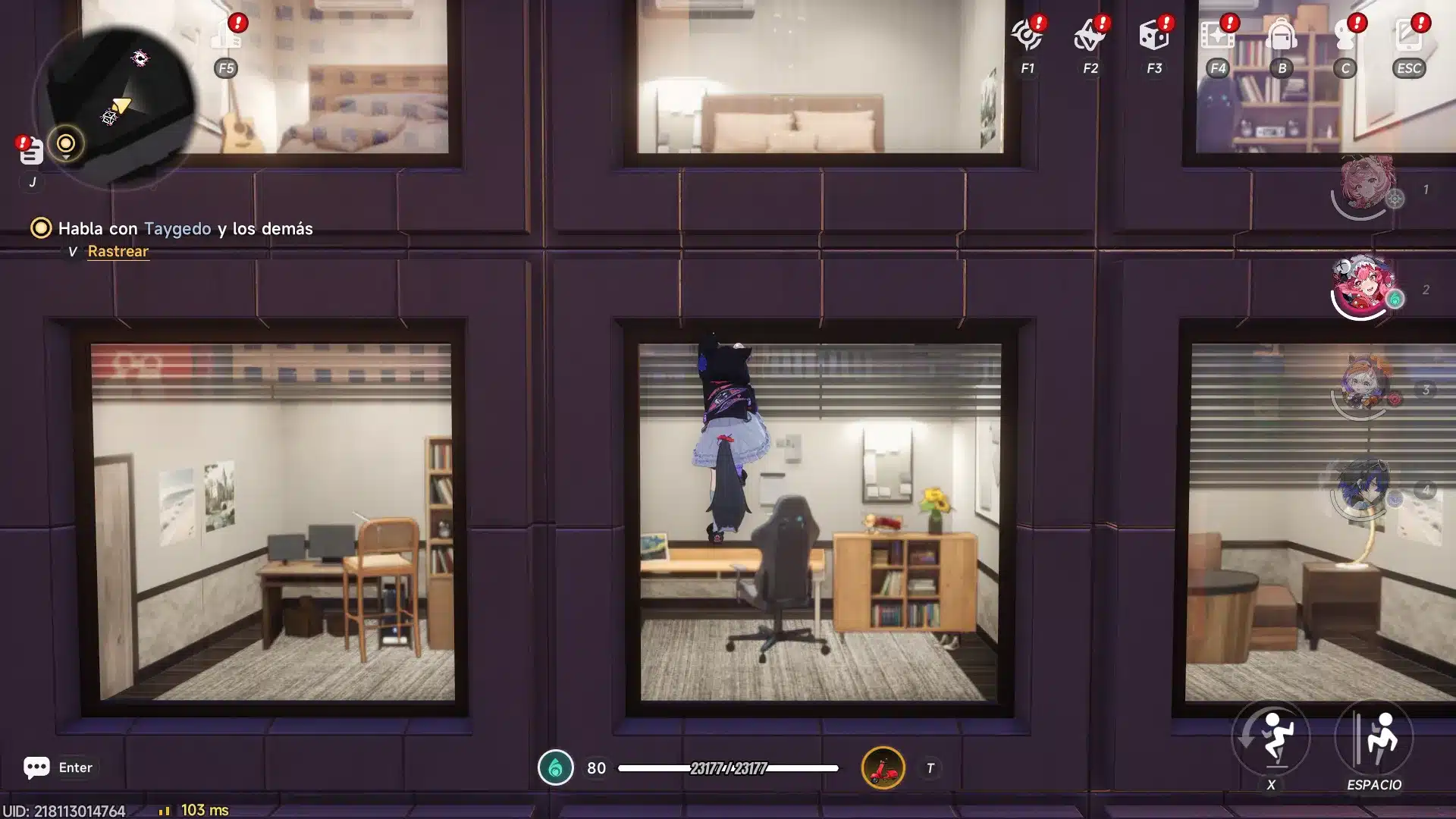Open the quest log clipboard icon
Image resolution: width=1456 pixels, height=819 pixels.
30,152
